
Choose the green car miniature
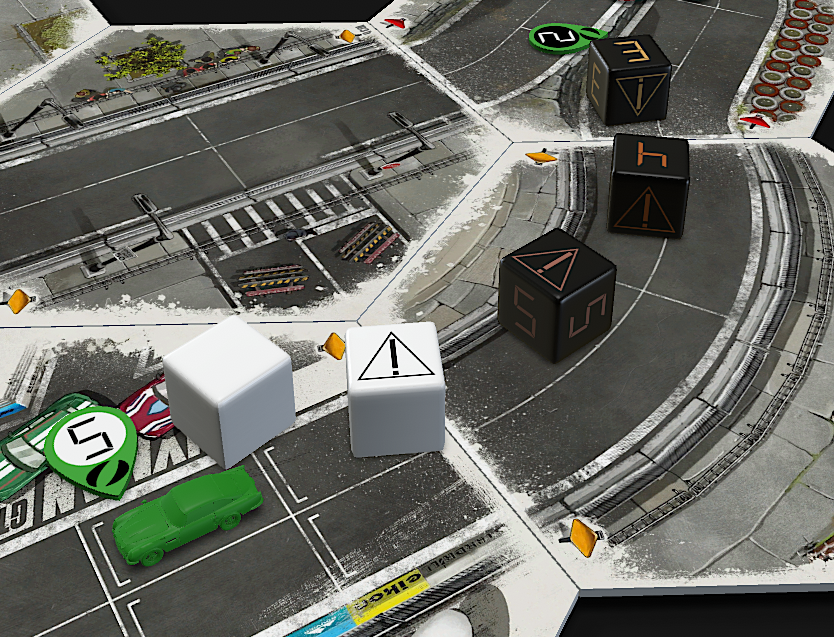click(187, 516)
